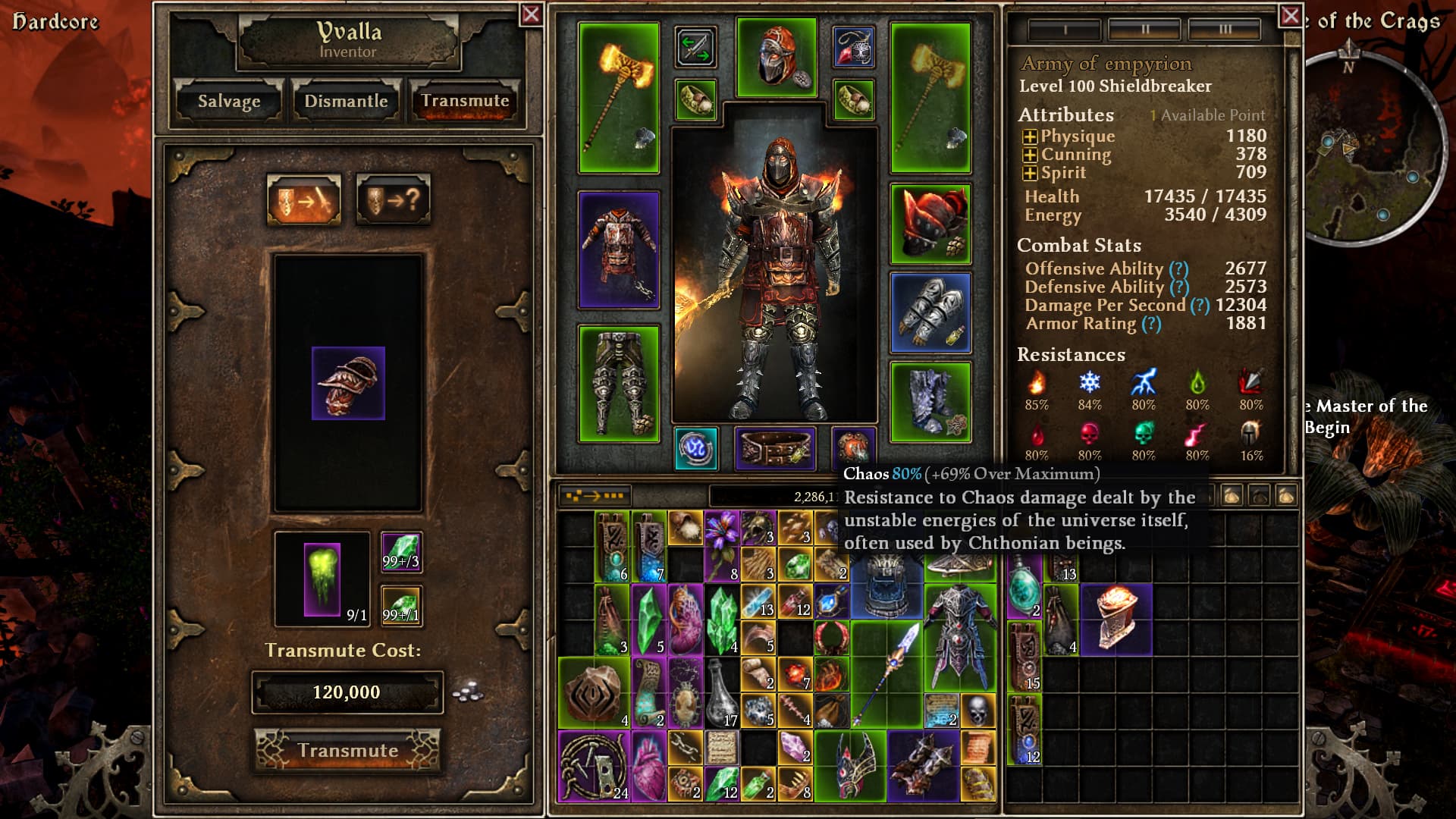Click the large Transmute button below cost

pos(347,750)
